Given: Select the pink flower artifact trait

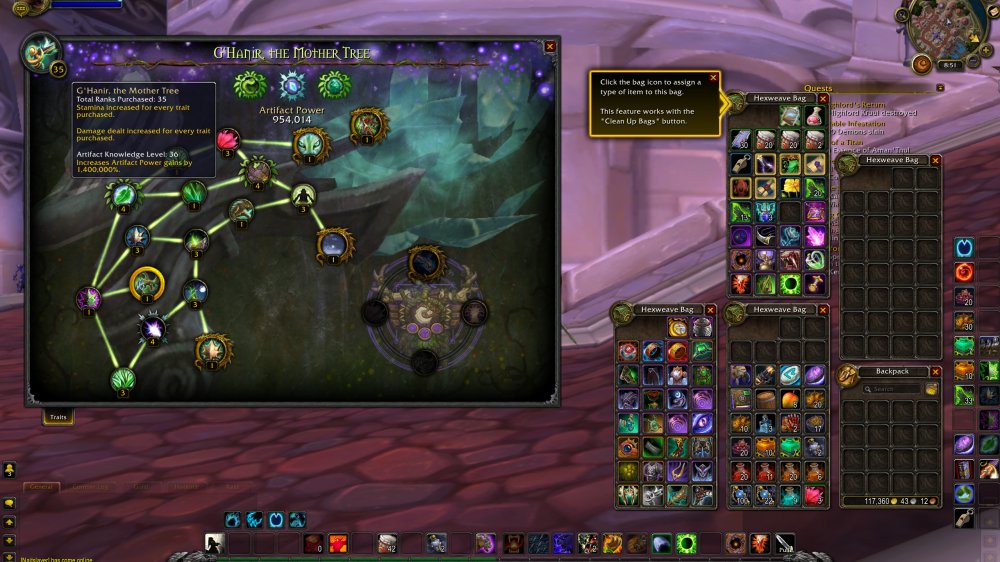Looking at the screenshot, I should pos(228,139).
